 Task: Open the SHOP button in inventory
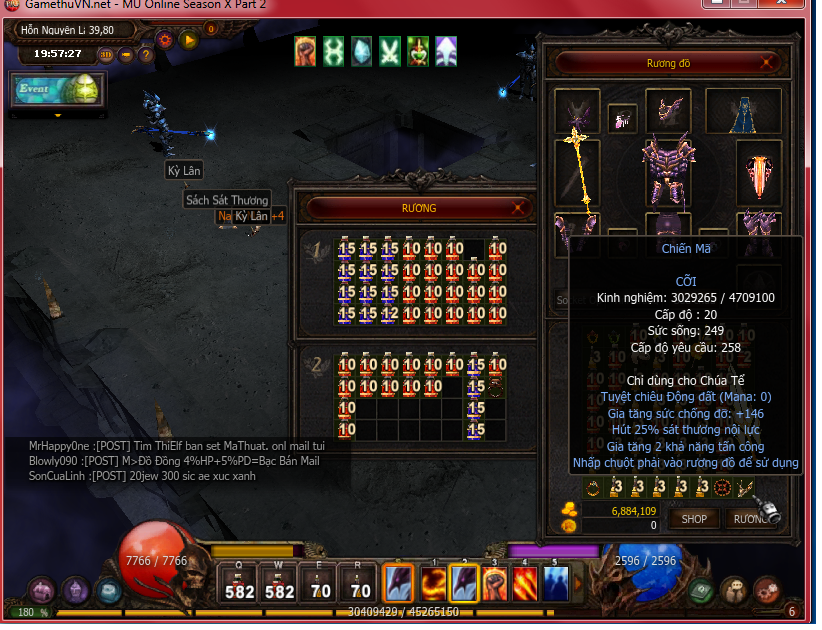[x=694, y=518]
